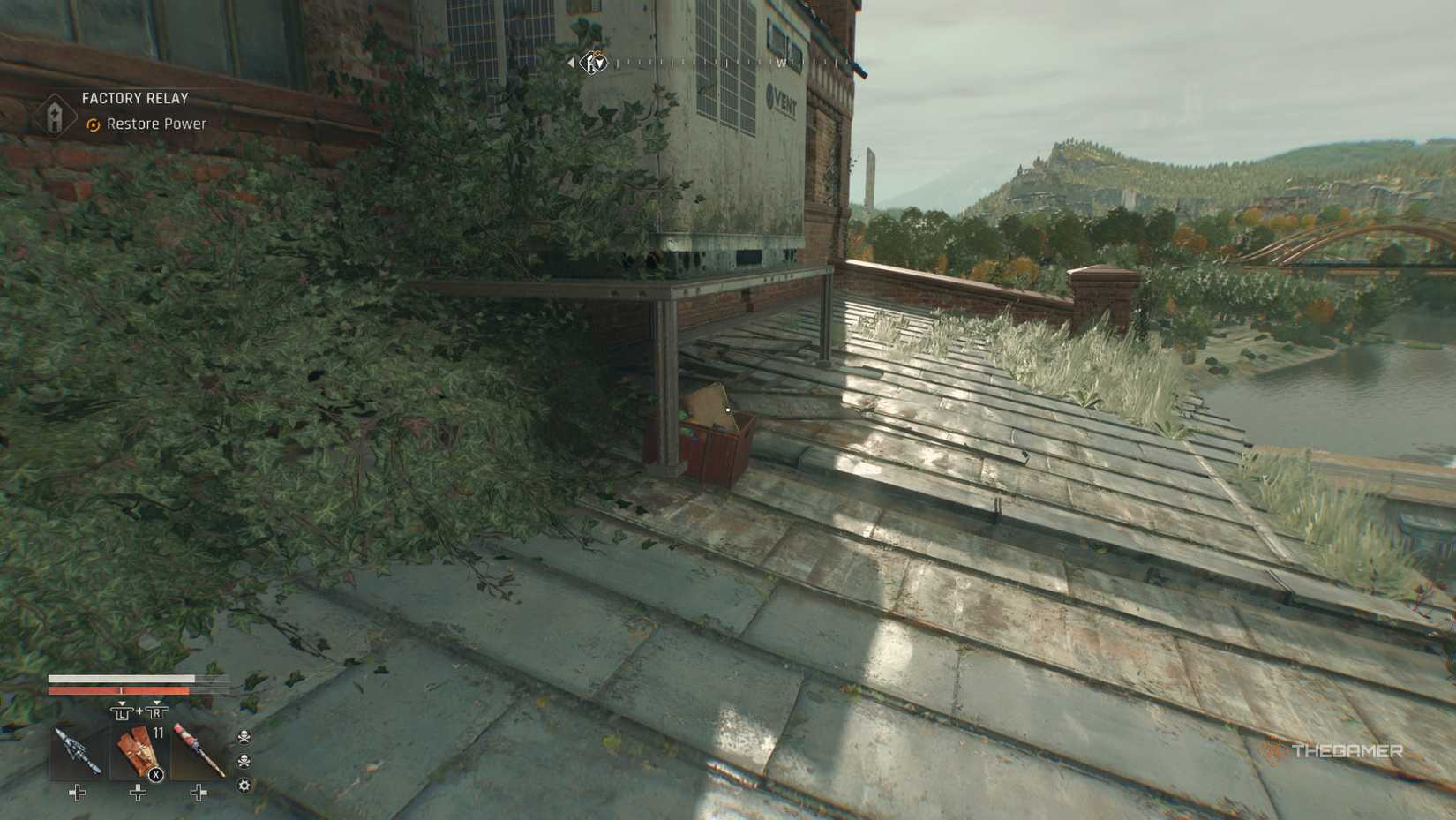Use the orange bandage item slot
This screenshot has width=1456, height=820.
pyautogui.click(x=138, y=752)
